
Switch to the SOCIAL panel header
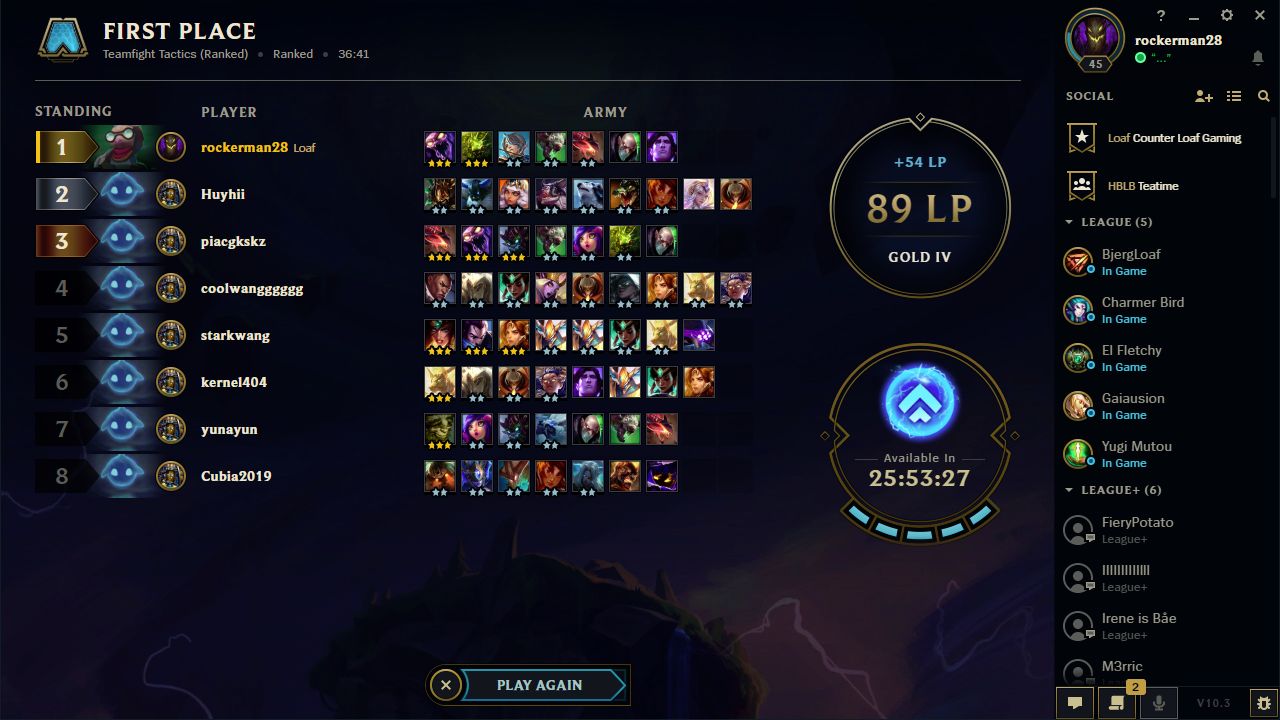pos(1088,96)
